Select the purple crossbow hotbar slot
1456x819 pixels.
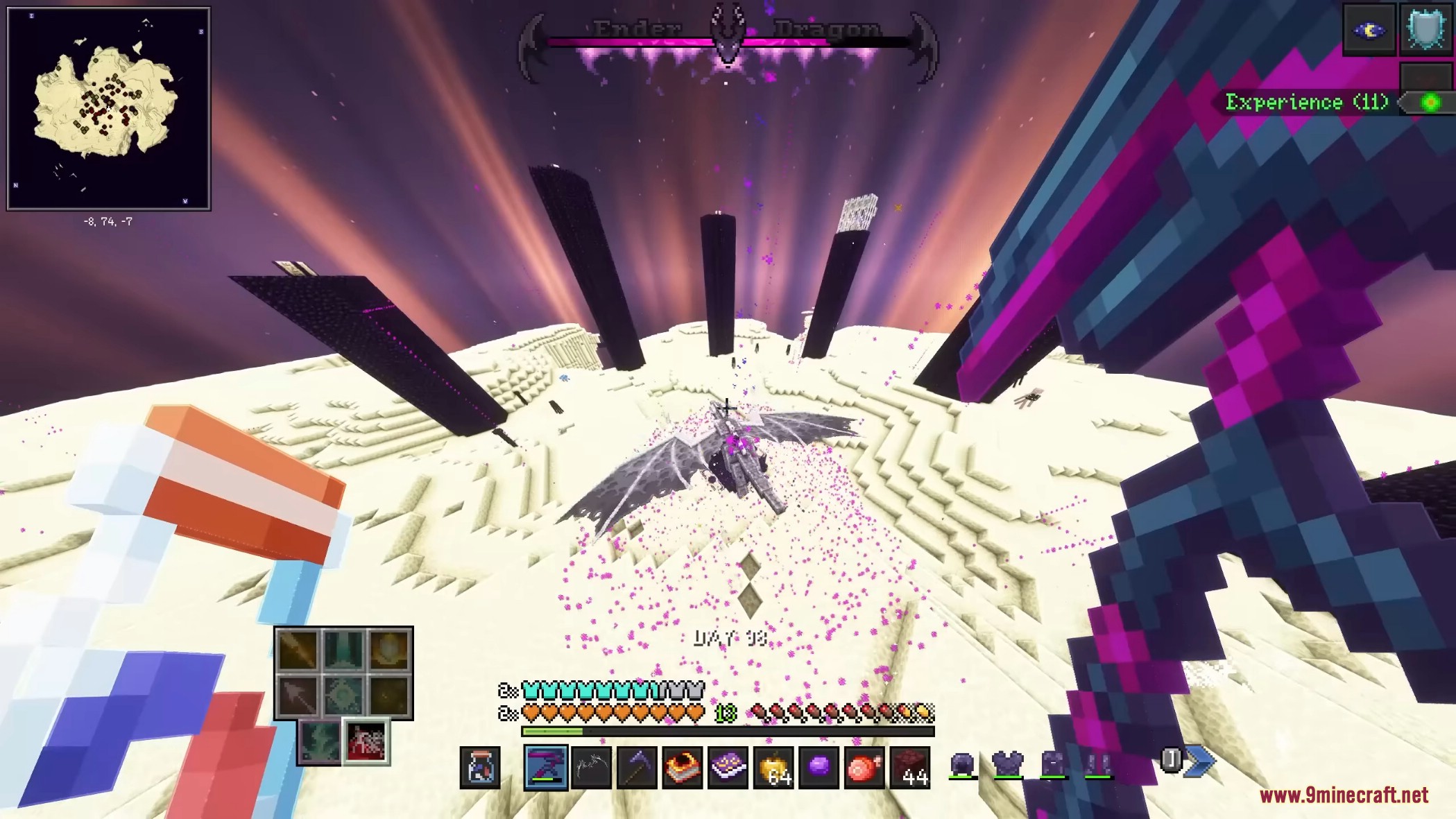point(546,768)
